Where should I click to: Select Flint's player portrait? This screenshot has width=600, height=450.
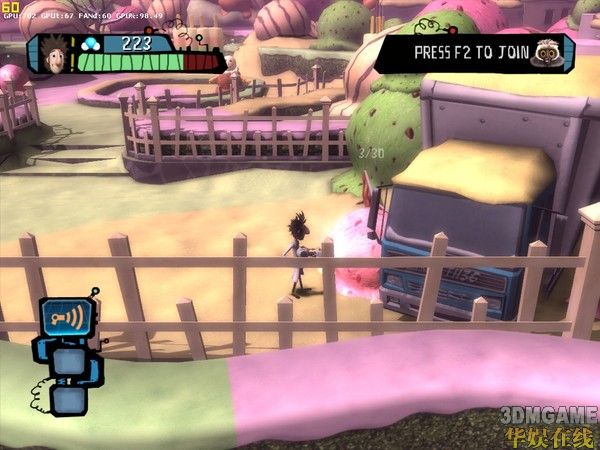click(x=58, y=54)
